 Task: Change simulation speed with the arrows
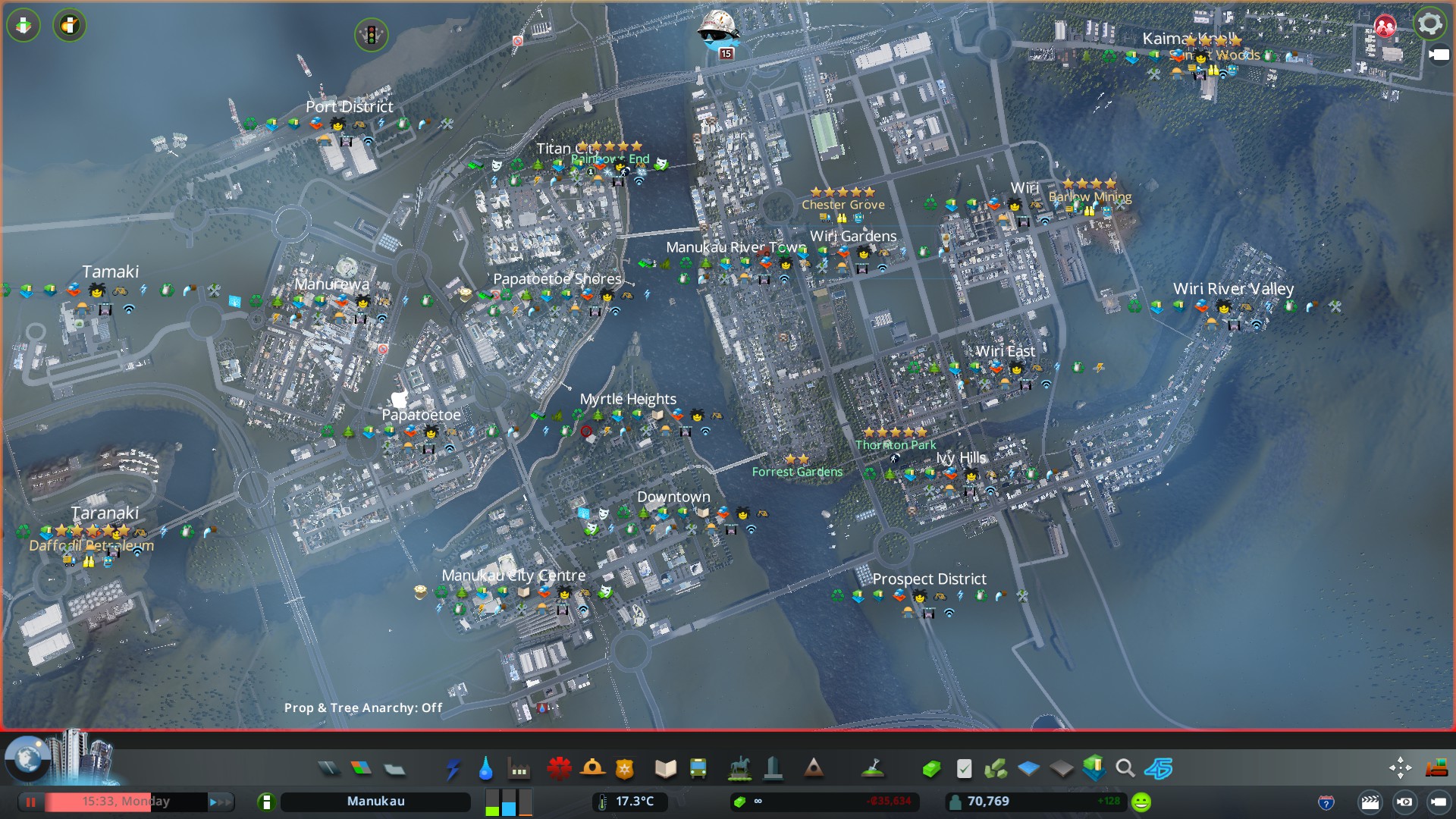click(219, 802)
